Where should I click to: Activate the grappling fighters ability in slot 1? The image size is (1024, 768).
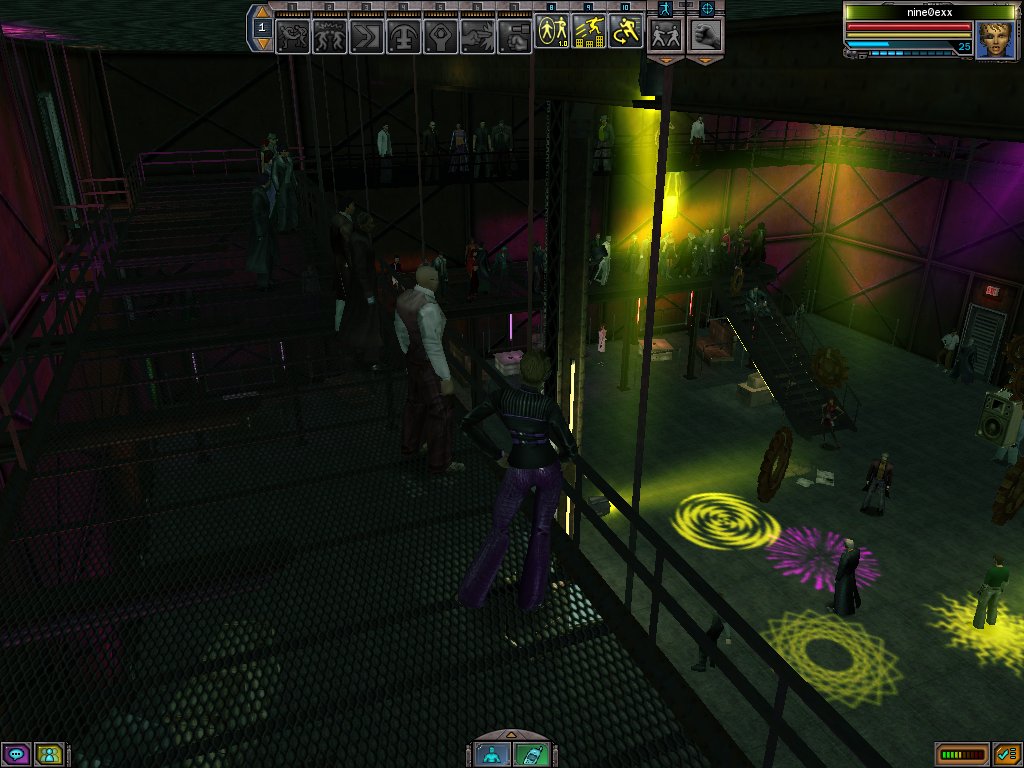pos(293,35)
